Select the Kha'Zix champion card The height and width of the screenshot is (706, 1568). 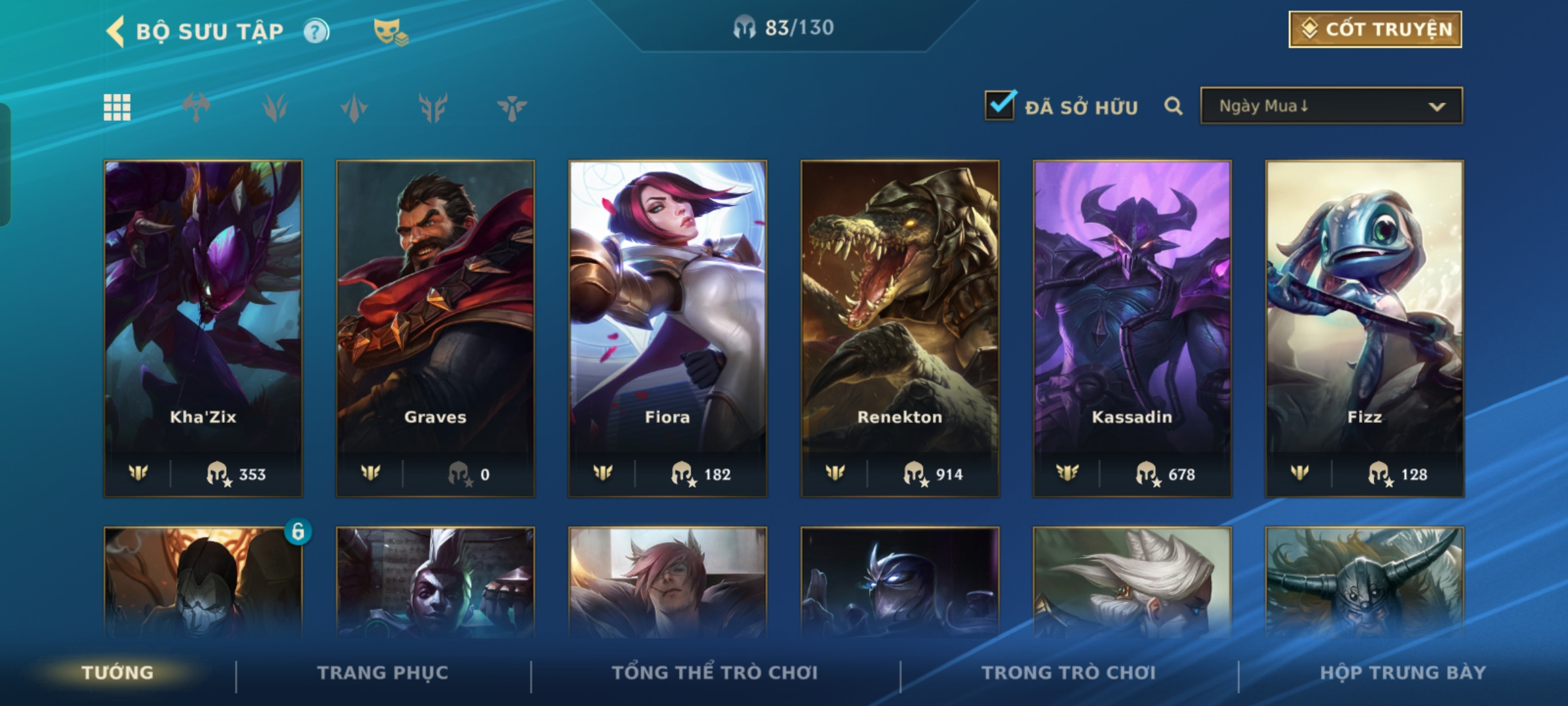[203, 328]
